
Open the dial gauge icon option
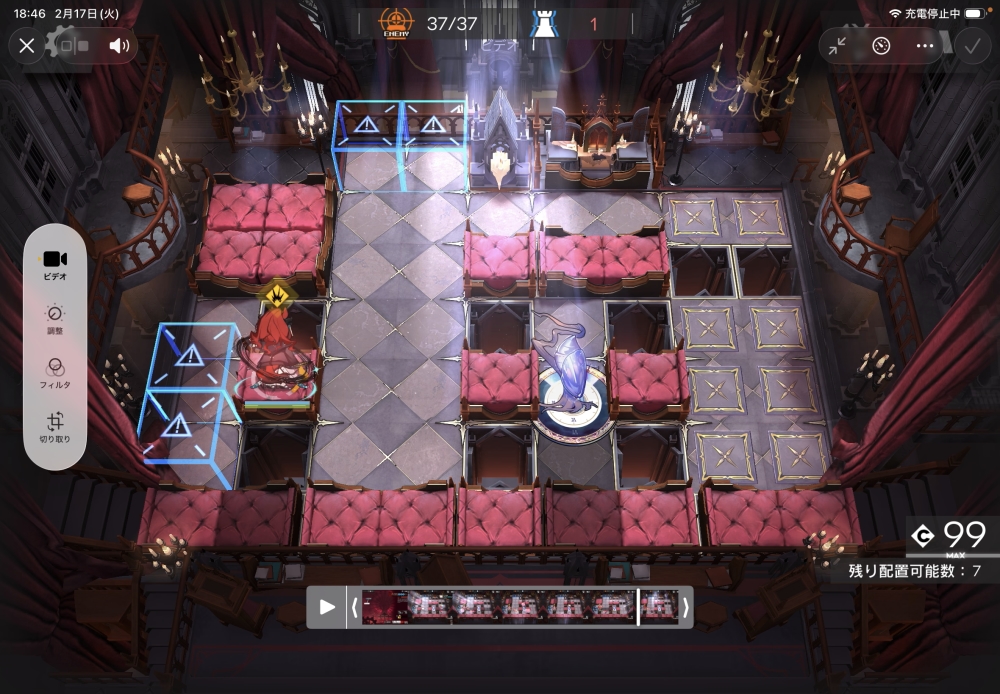881,45
